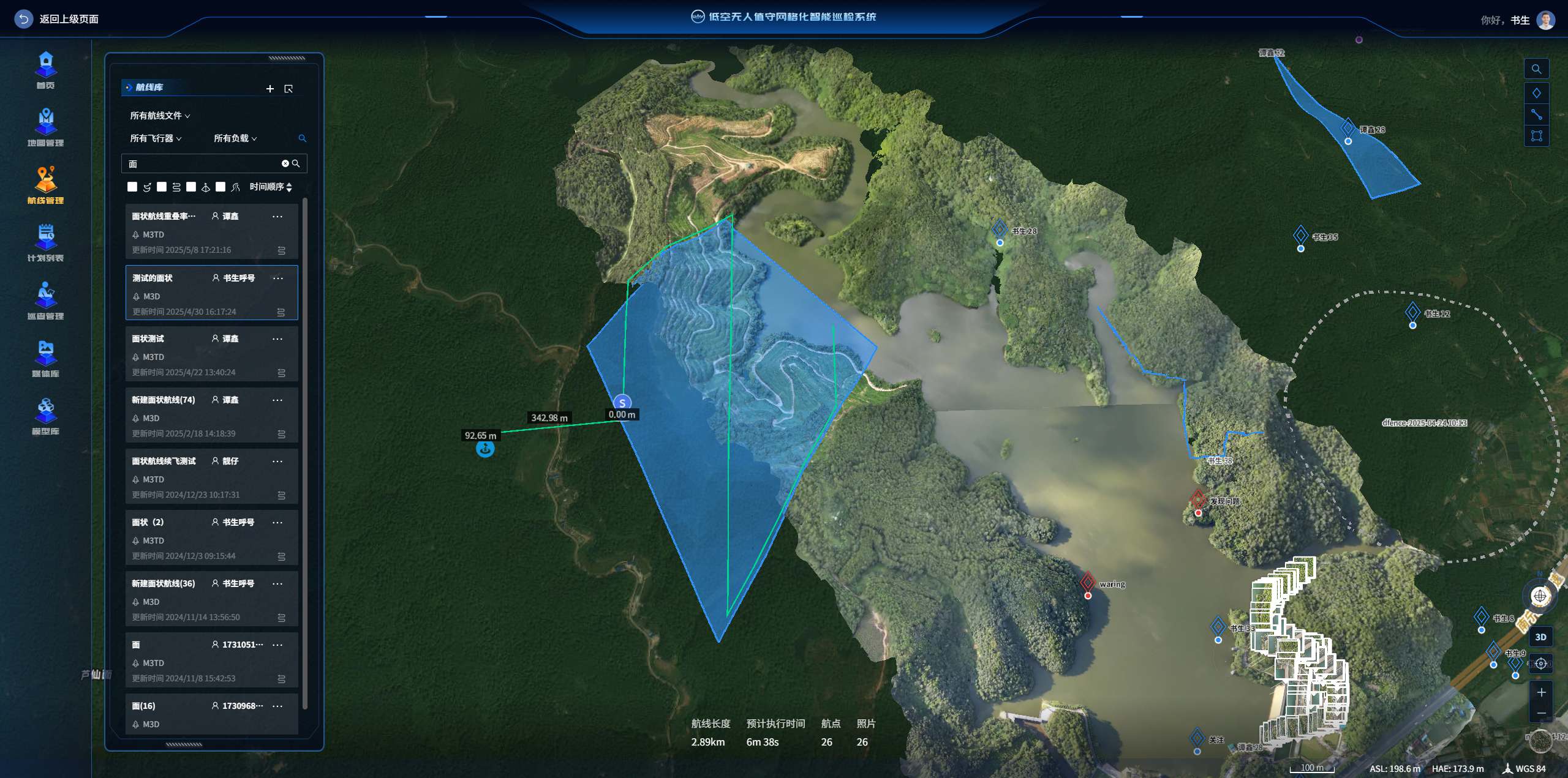Viewport: 1568px width, 778px height.
Task: Open the 首页 home page
Action: [46, 70]
